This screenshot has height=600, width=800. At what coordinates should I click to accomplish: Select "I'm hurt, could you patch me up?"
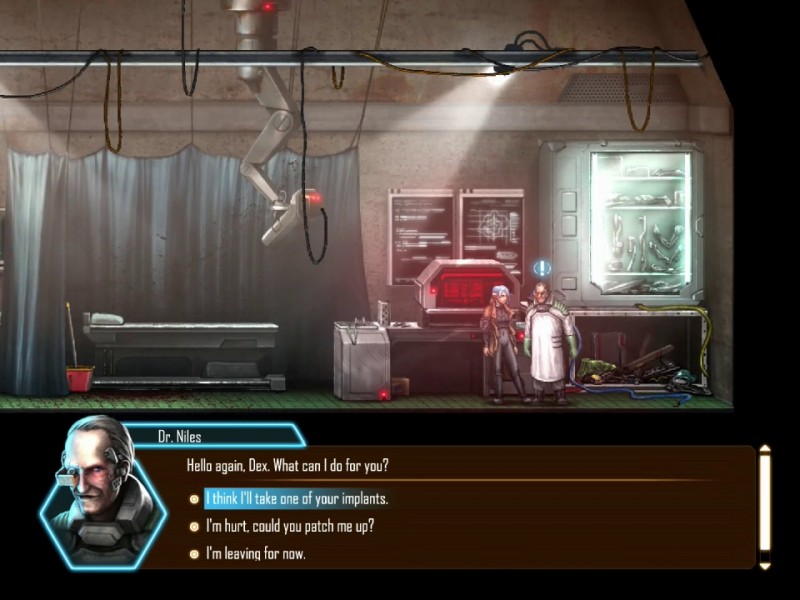[x=289, y=526]
